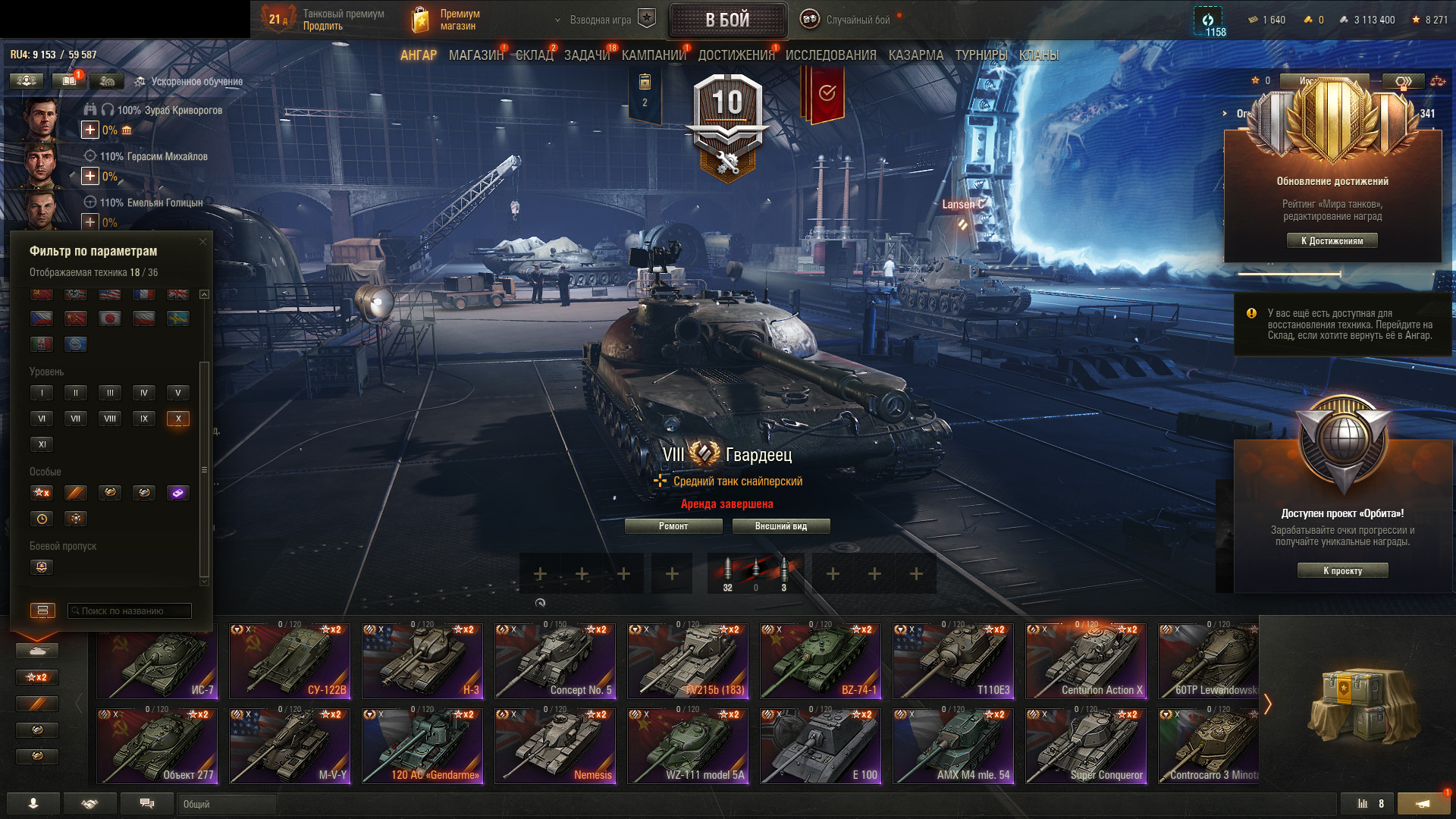The height and width of the screenshot is (819, 1456).
Task: Go to the КАЗАРМА tab
Action: coord(915,55)
